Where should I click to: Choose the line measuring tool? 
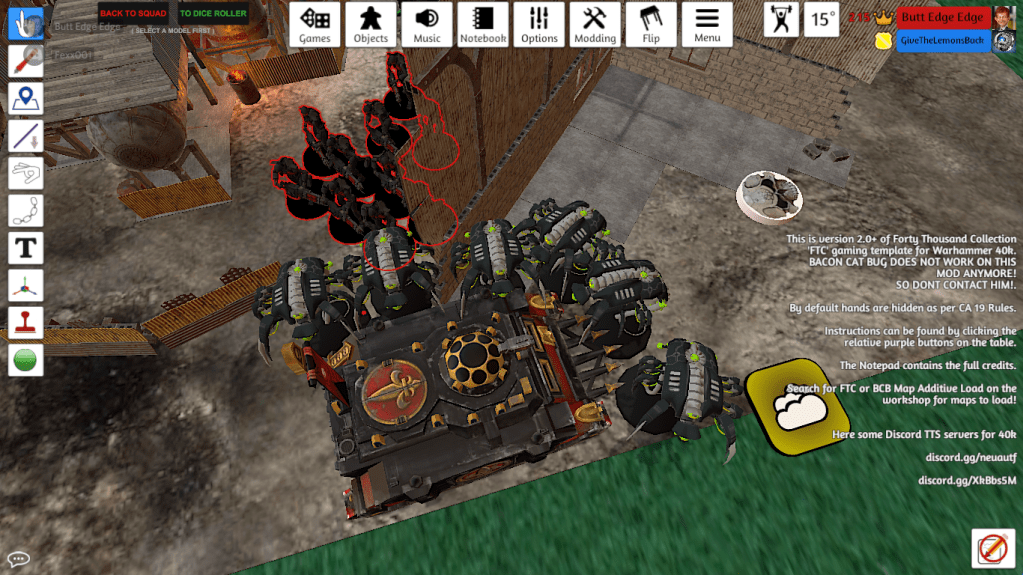click(25, 135)
